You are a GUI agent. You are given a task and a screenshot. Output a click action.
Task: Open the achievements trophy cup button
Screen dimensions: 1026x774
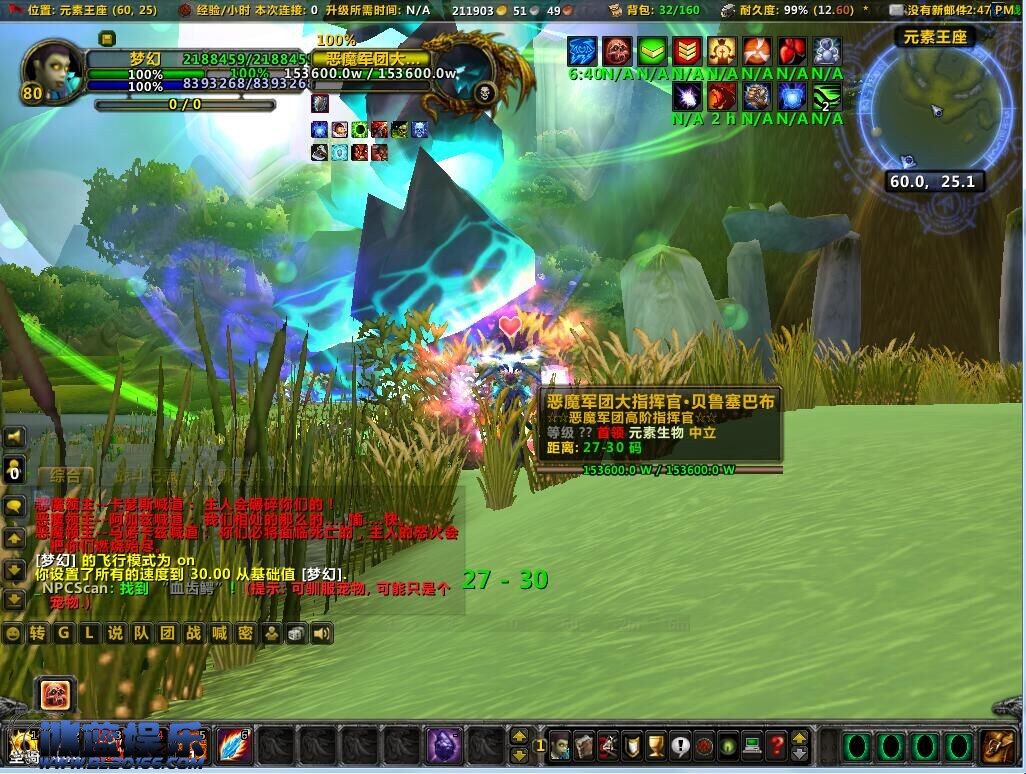(657, 746)
